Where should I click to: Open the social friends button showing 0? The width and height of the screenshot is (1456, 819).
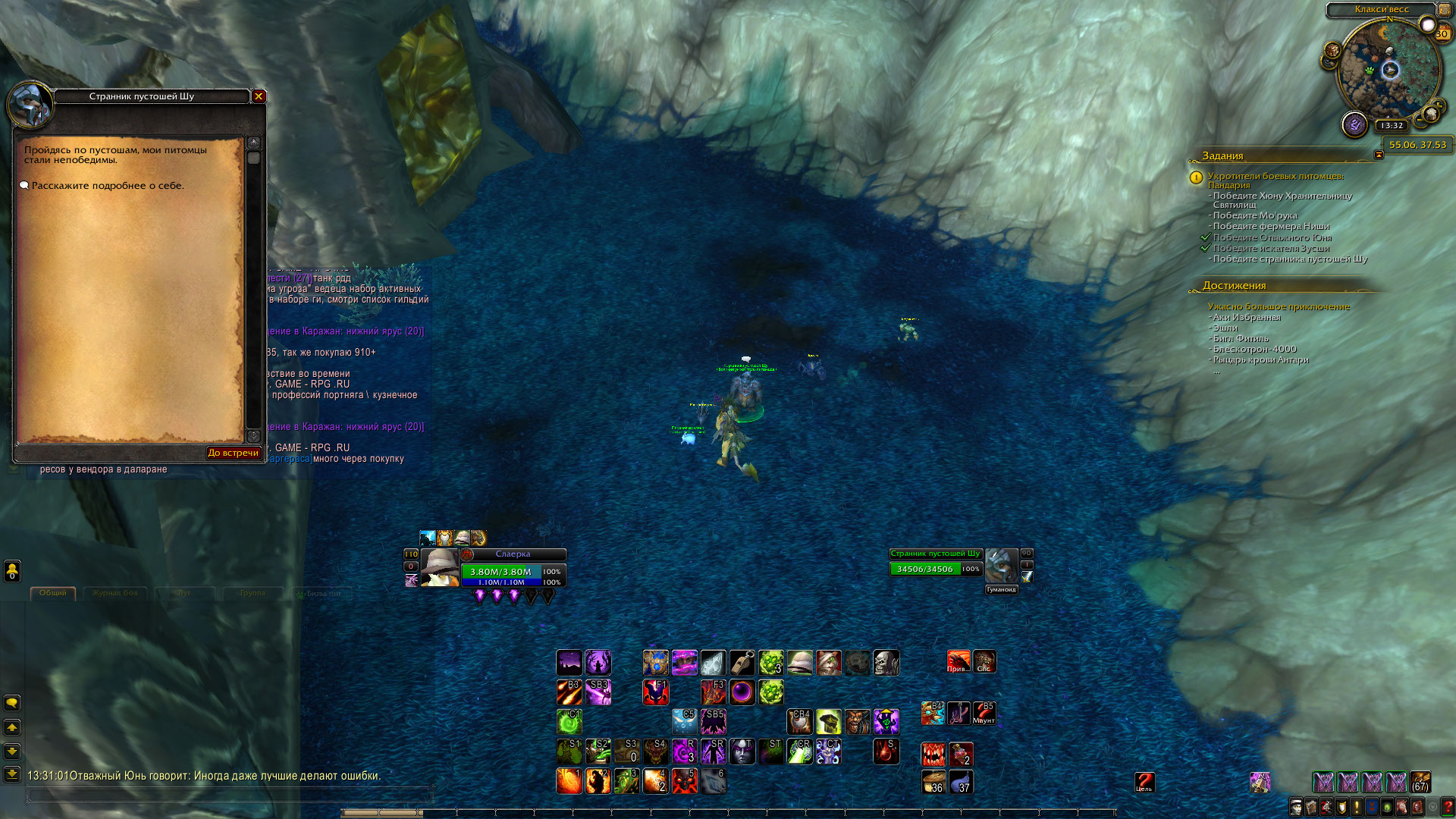pyautogui.click(x=12, y=570)
